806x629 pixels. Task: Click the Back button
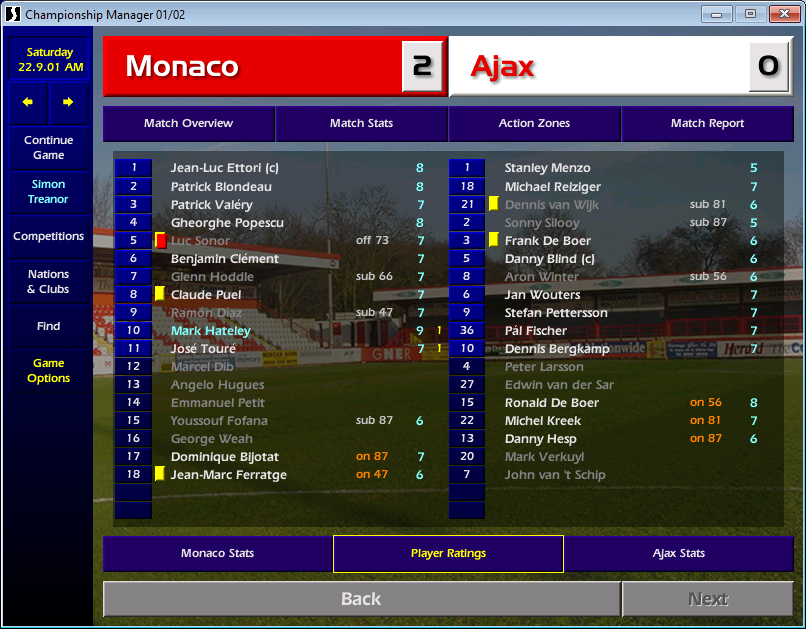point(361,599)
